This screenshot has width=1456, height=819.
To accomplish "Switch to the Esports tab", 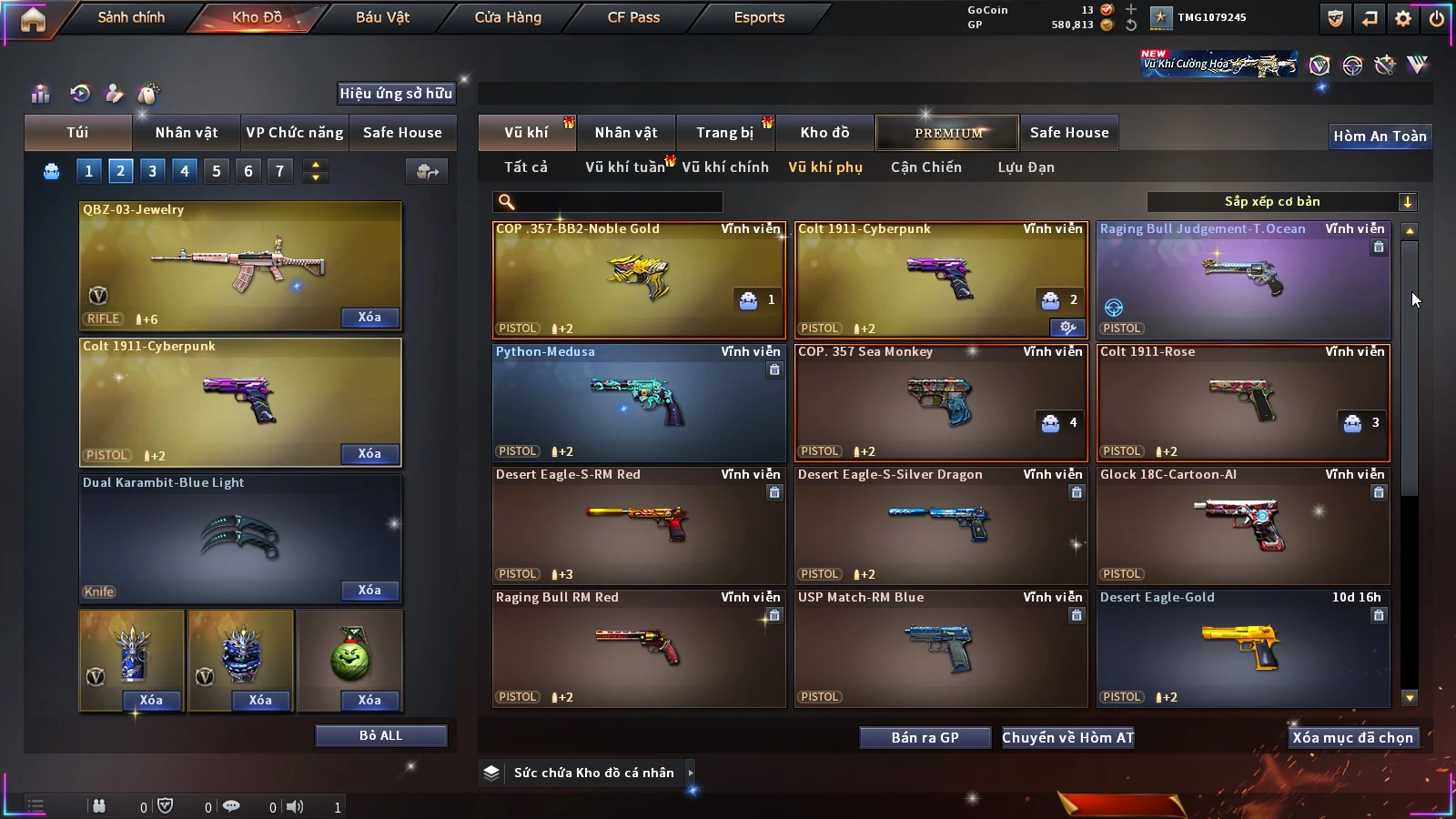I will pos(759,17).
